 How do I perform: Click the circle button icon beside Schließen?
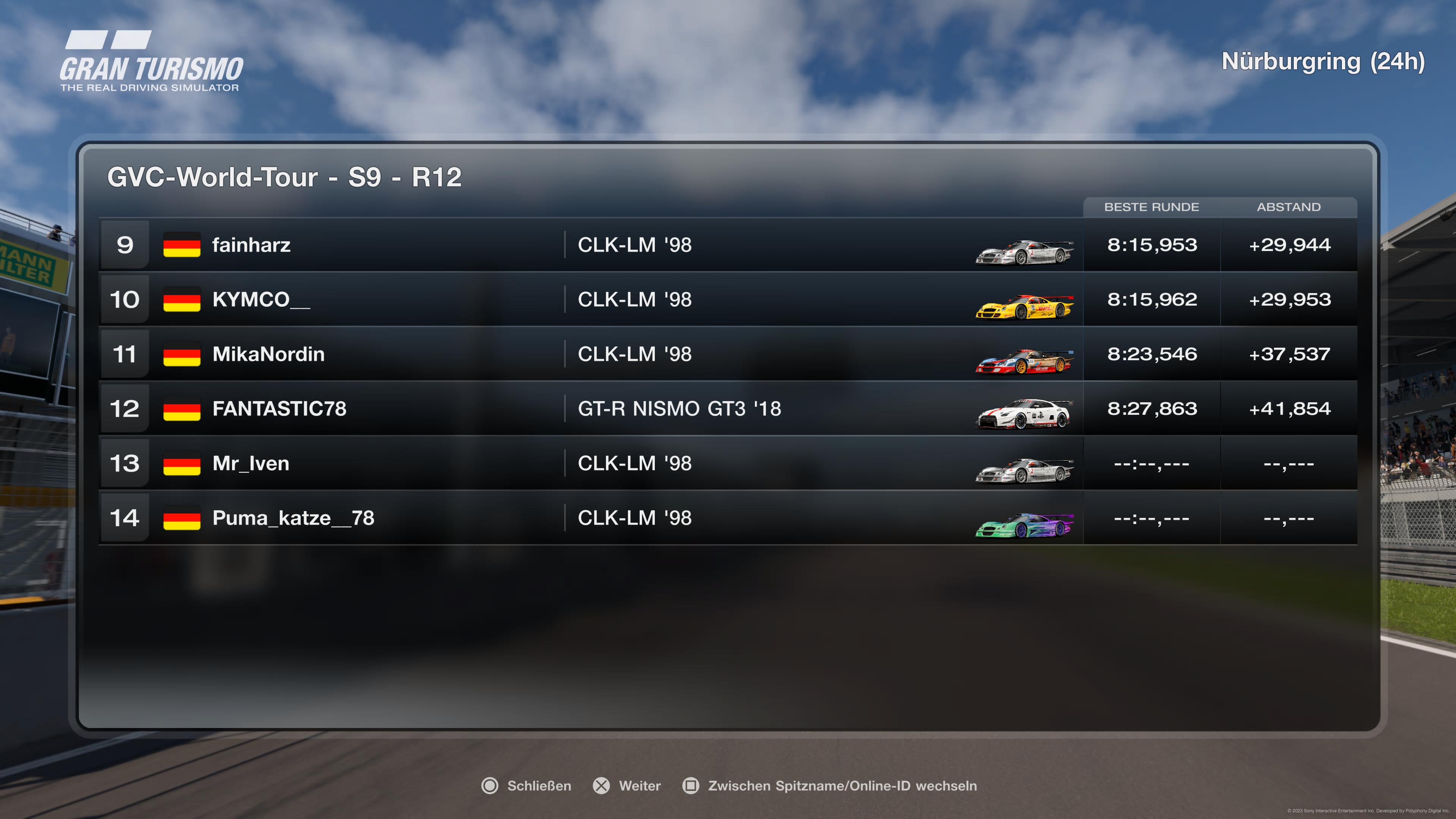tap(491, 786)
